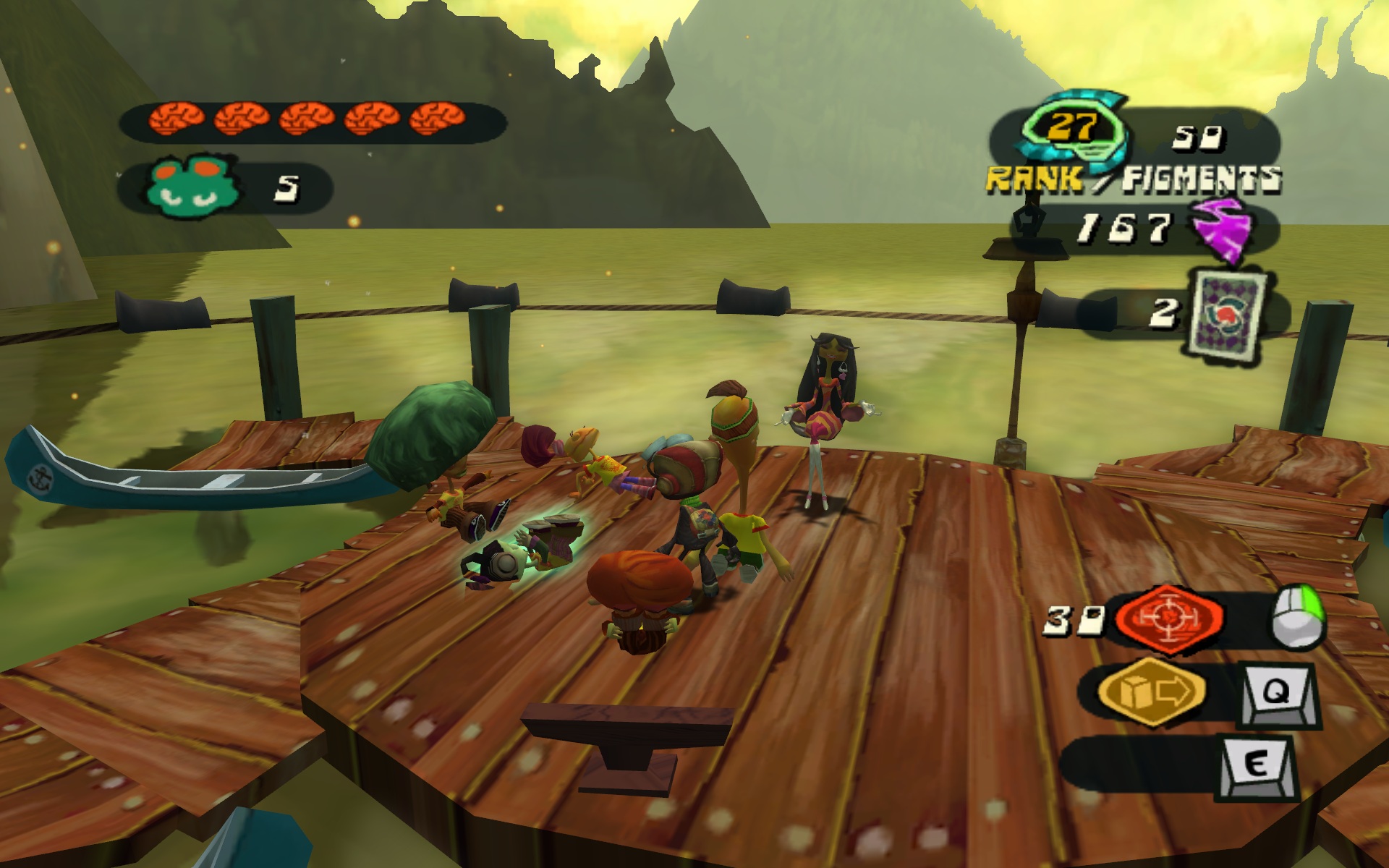Image resolution: width=1389 pixels, height=868 pixels.
Task: Click the green astral projection lives icon
Action: (x=192, y=187)
